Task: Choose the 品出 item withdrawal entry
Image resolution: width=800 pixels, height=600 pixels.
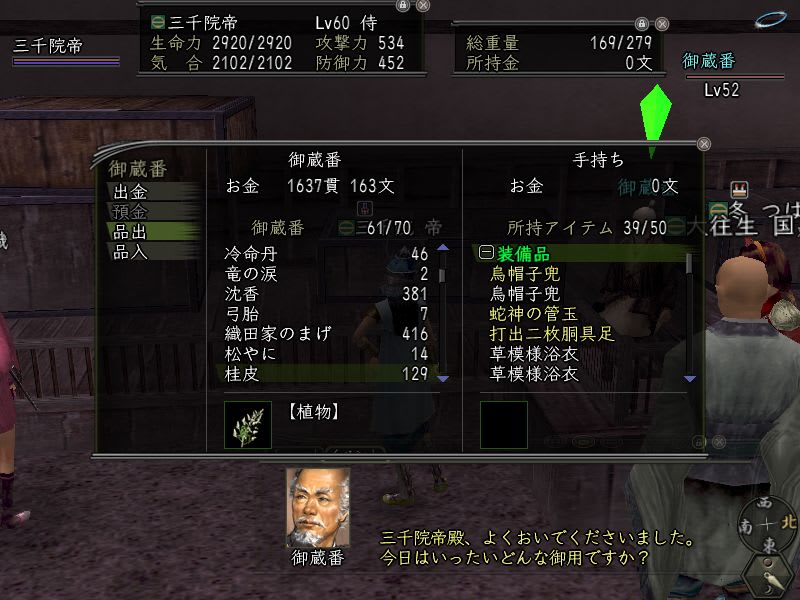Action: pos(131,232)
